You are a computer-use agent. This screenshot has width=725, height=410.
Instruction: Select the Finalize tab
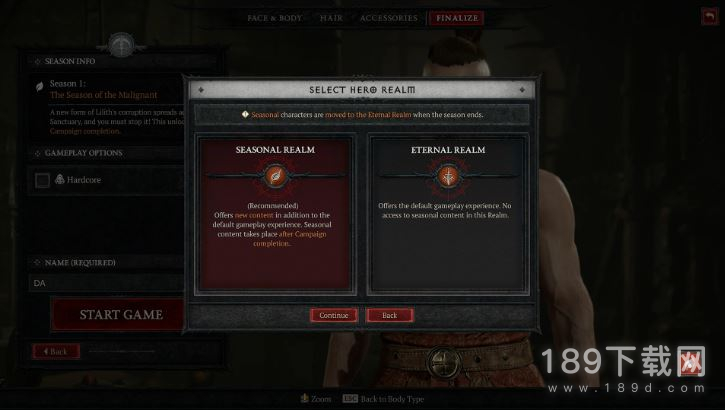pos(455,18)
